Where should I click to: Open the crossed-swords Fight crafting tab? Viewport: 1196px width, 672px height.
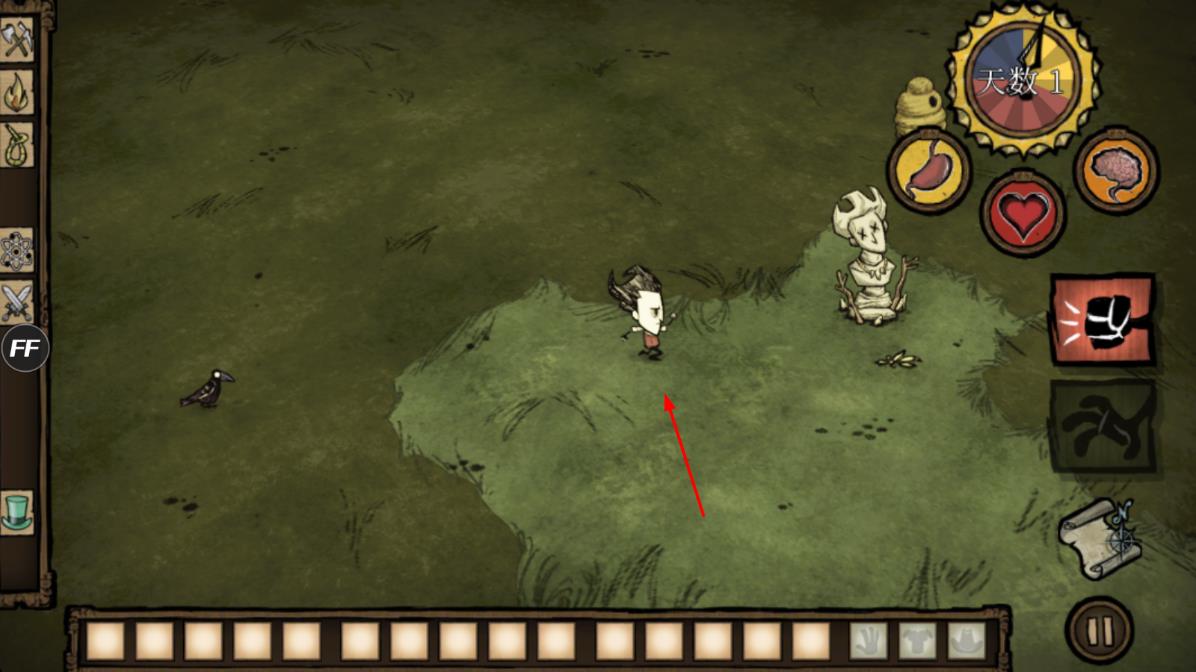[x=17, y=301]
